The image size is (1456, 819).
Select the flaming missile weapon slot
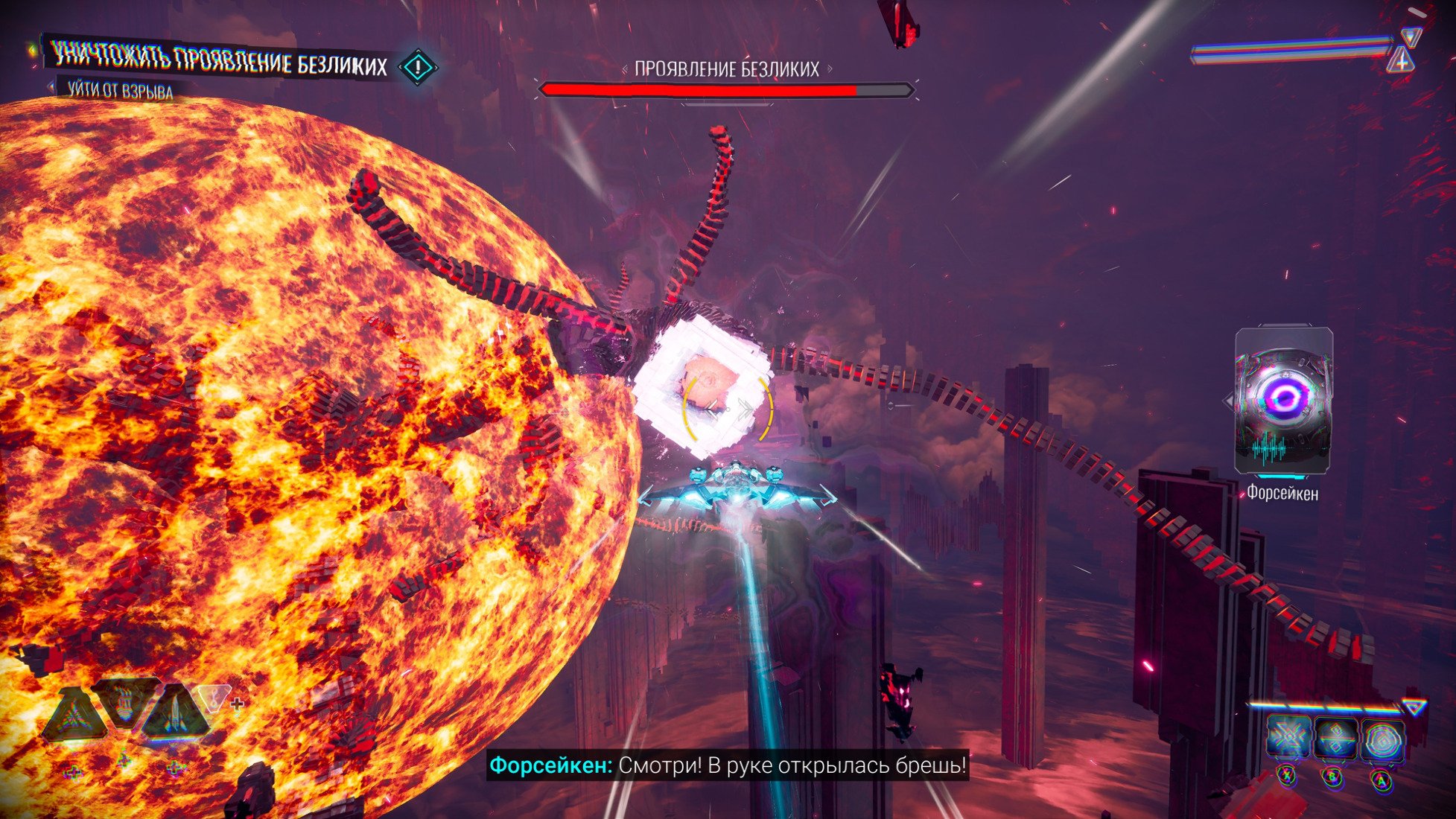[125, 704]
